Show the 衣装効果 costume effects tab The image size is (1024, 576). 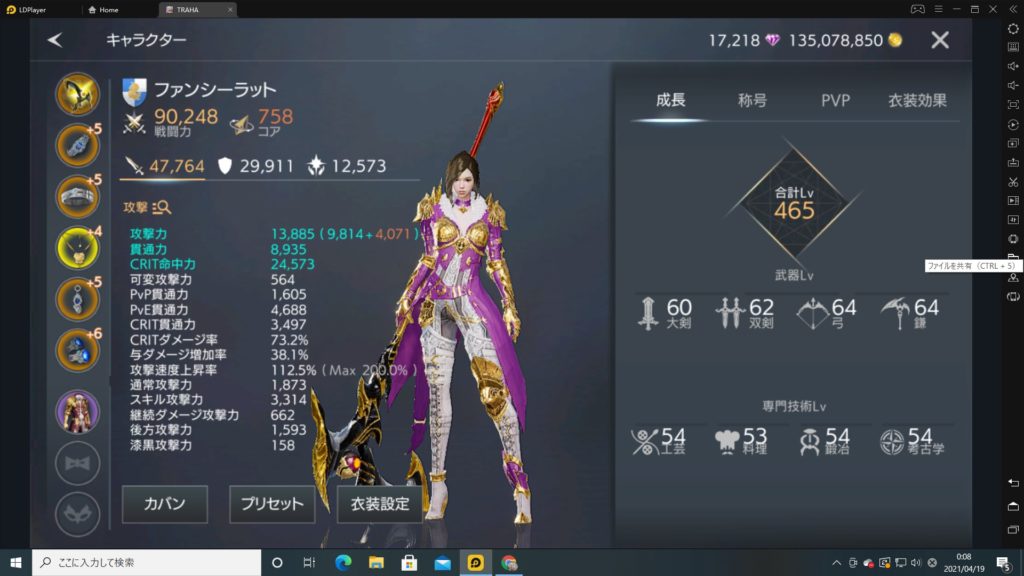(x=917, y=100)
